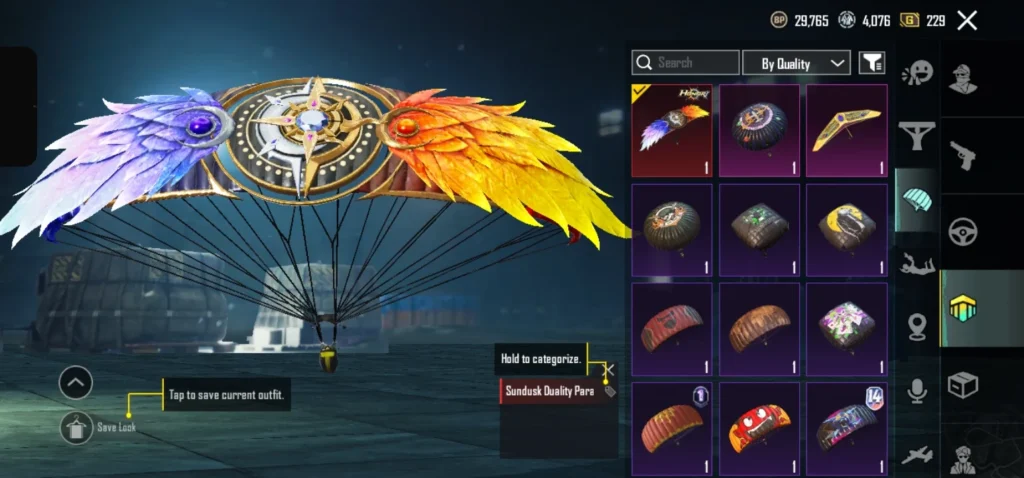
Task: Expand the up-arrow circle button
Action: (76, 382)
